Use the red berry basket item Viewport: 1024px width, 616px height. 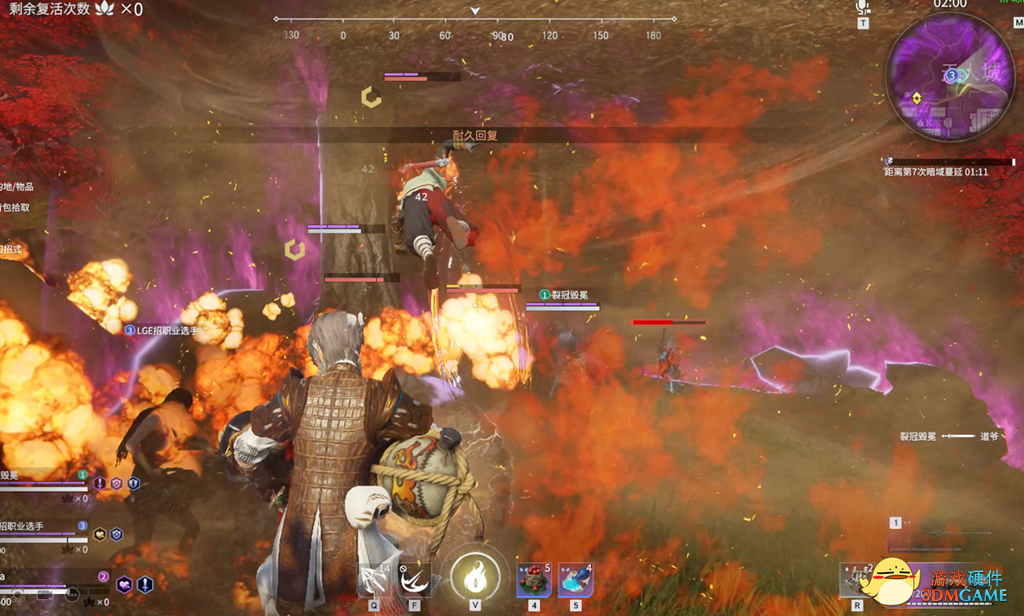point(533,581)
